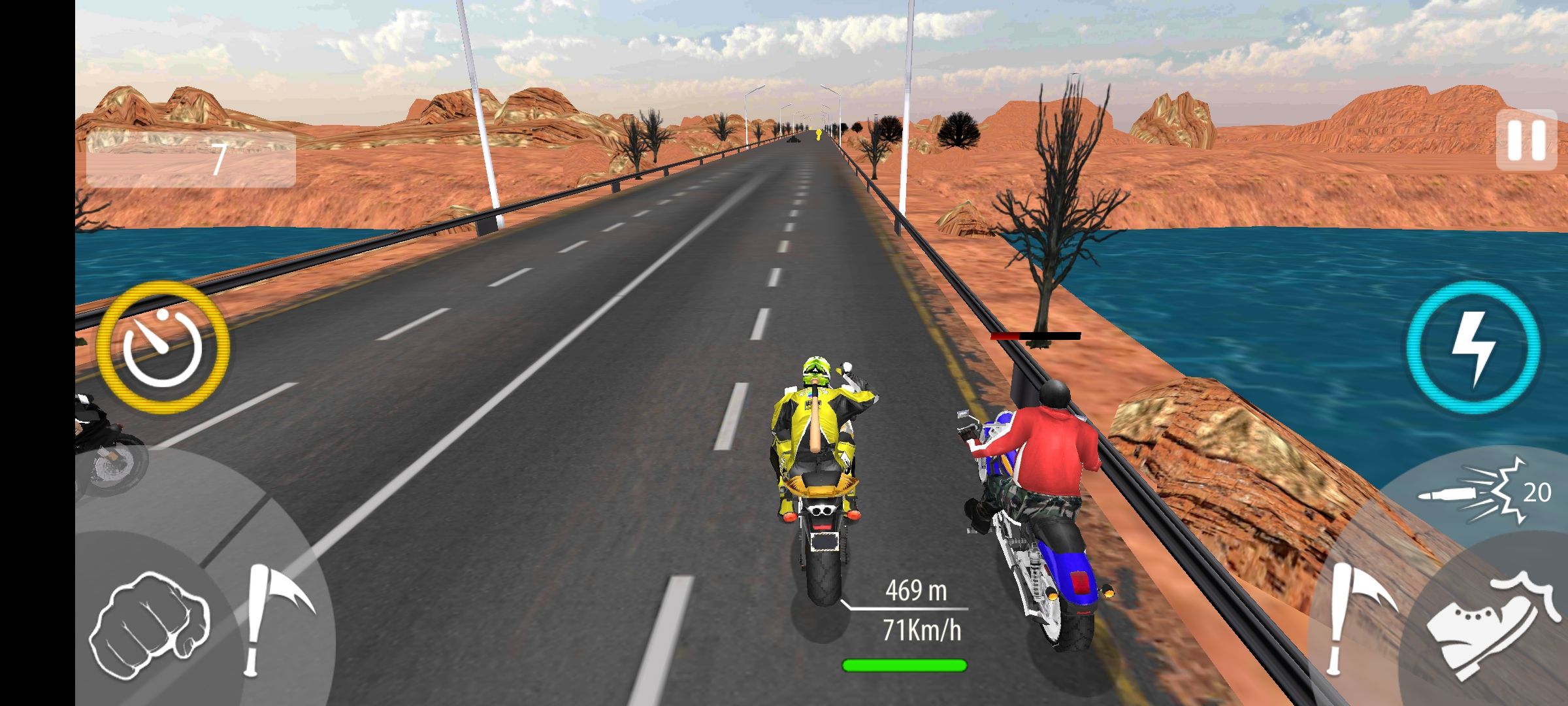Viewport: 1568px width, 706px height.
Task: Swing the bat beside the shoe icon
Action: tap(1356, 618)
